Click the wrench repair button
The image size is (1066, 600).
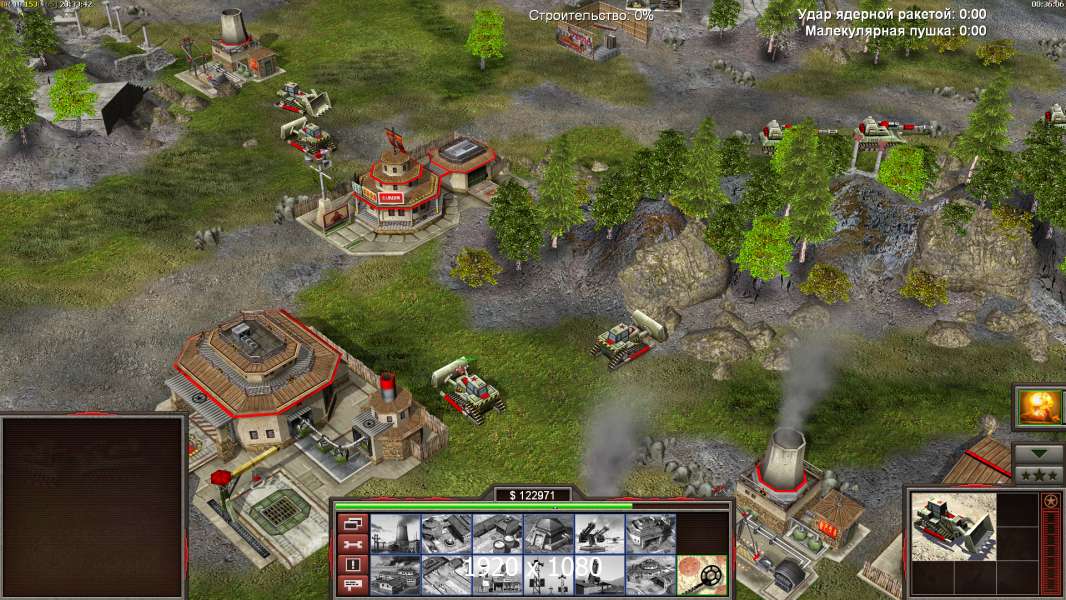351,543
